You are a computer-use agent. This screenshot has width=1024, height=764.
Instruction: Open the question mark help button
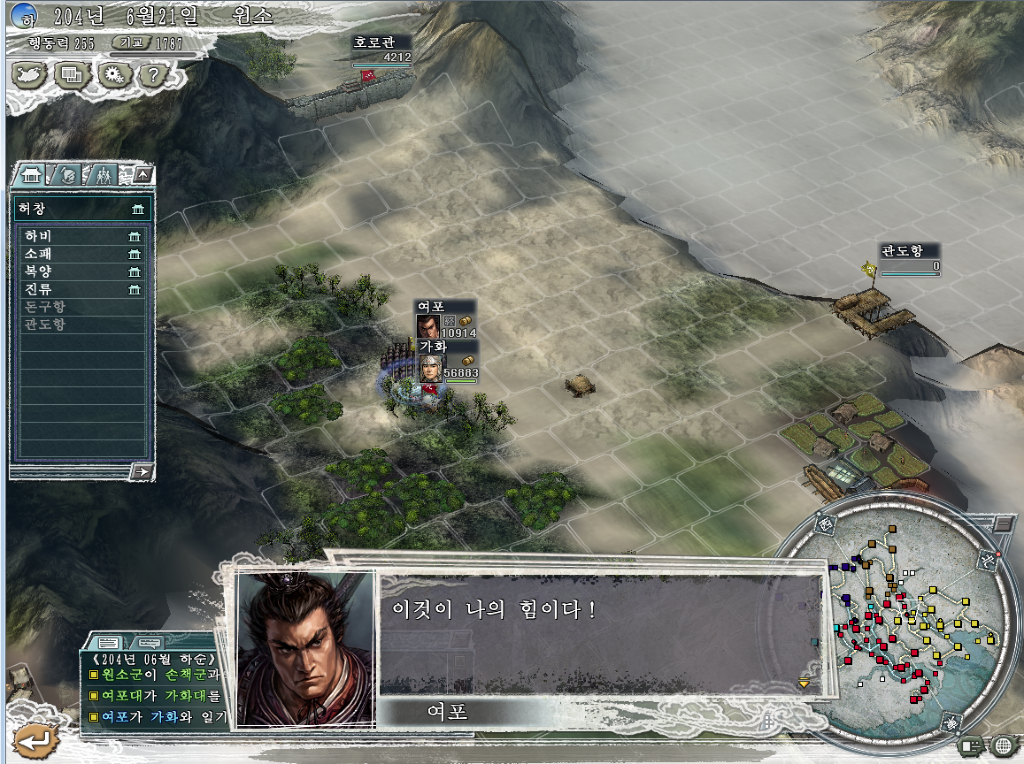point(152,74)
